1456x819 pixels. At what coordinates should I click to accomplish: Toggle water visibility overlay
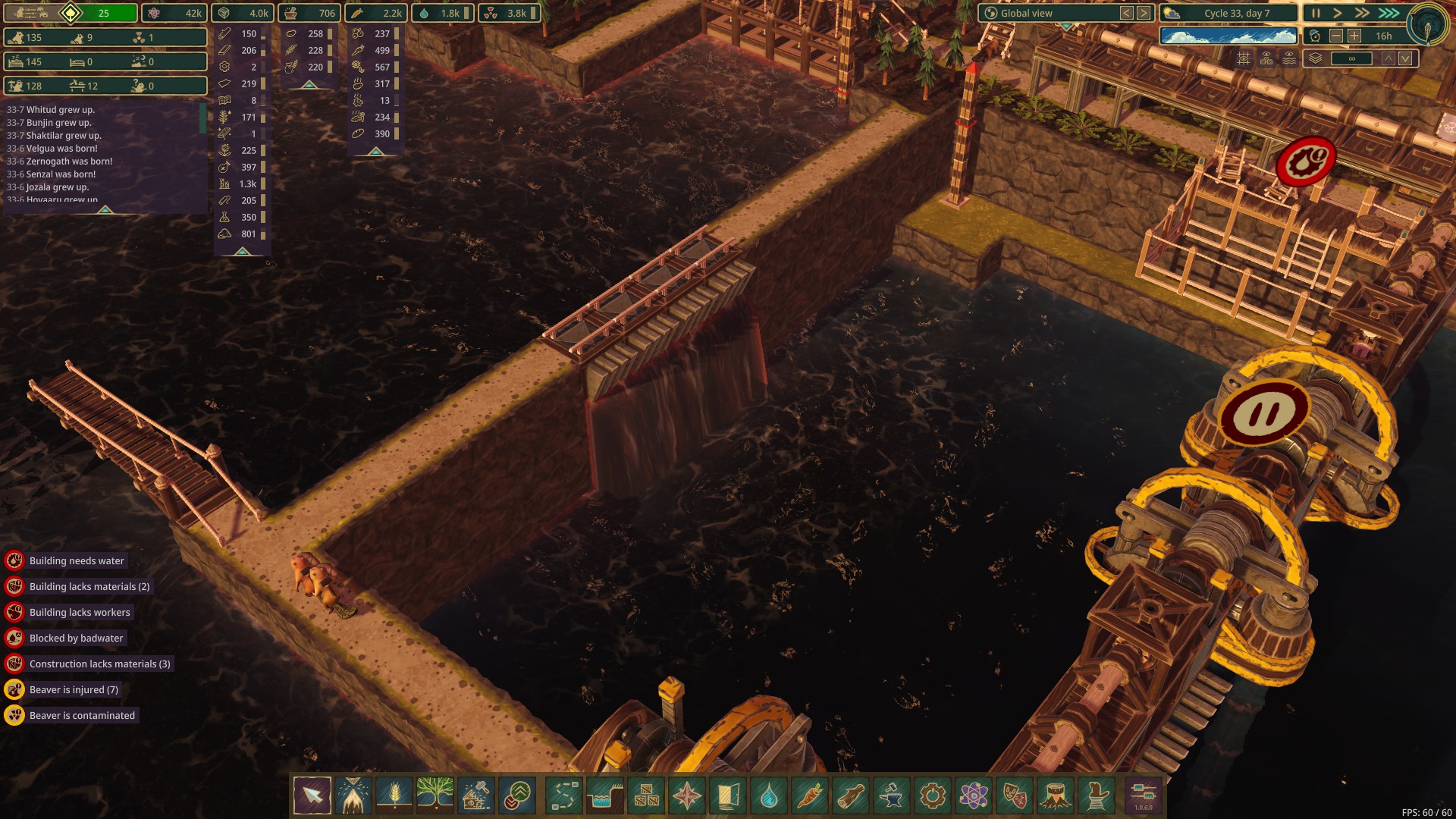coord(1289,58)
